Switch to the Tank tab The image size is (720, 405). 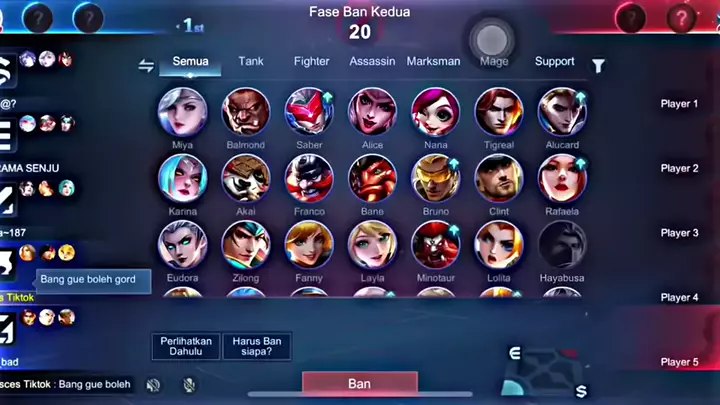point(251,61)
